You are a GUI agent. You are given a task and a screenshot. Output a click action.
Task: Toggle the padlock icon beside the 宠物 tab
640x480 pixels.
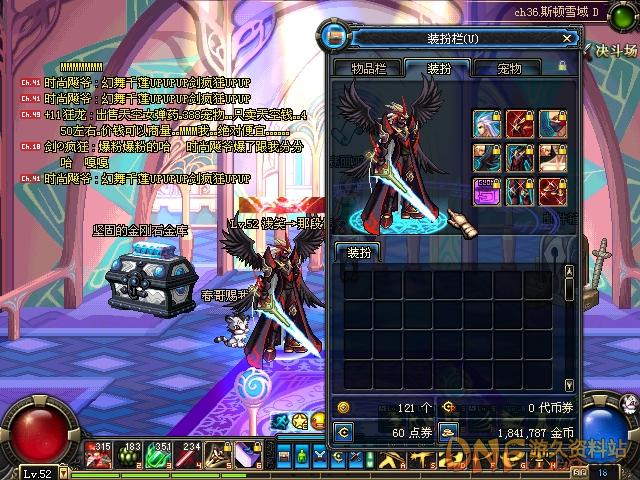562,66
